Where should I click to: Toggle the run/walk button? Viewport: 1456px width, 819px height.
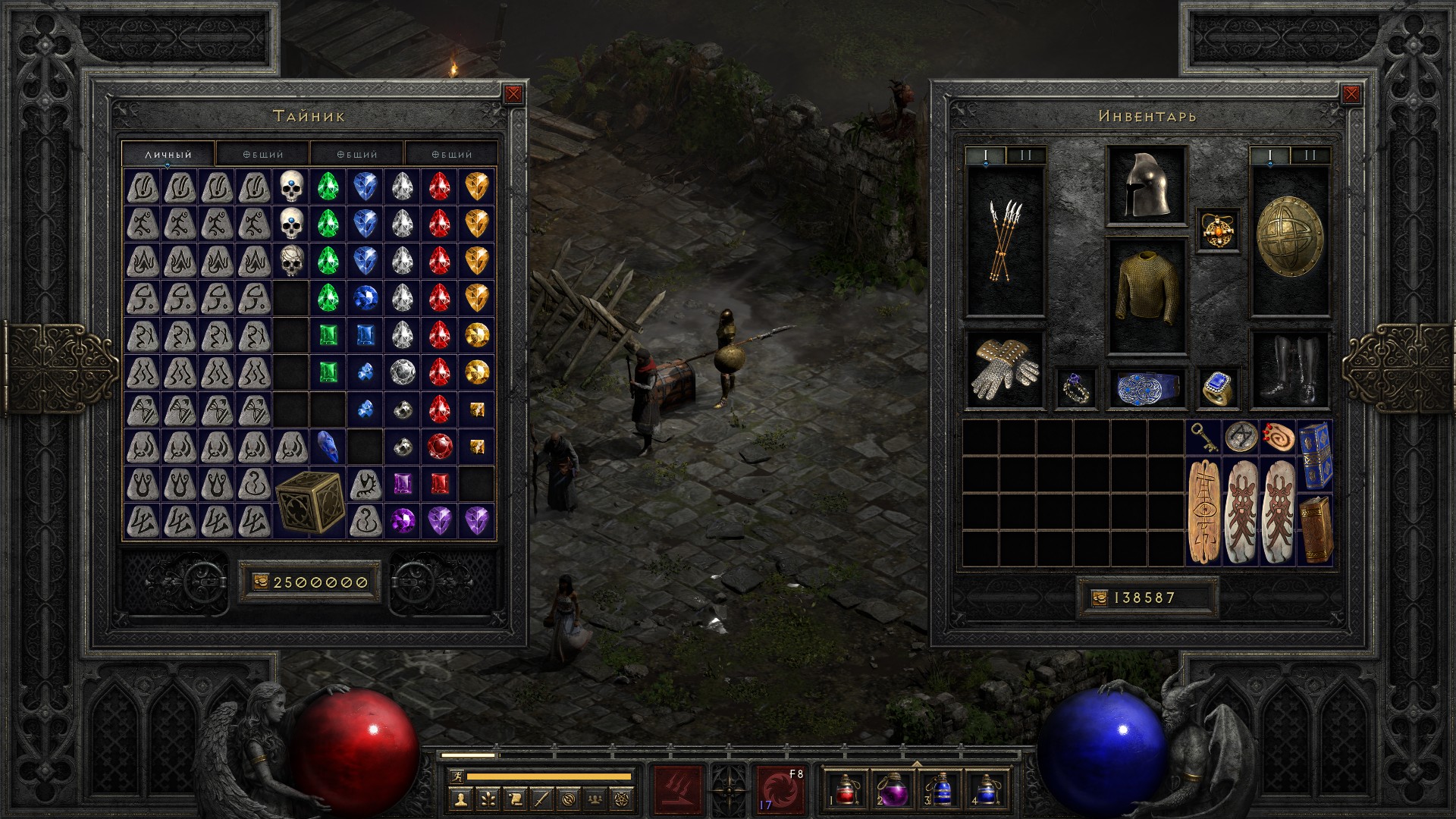[457, 777]
